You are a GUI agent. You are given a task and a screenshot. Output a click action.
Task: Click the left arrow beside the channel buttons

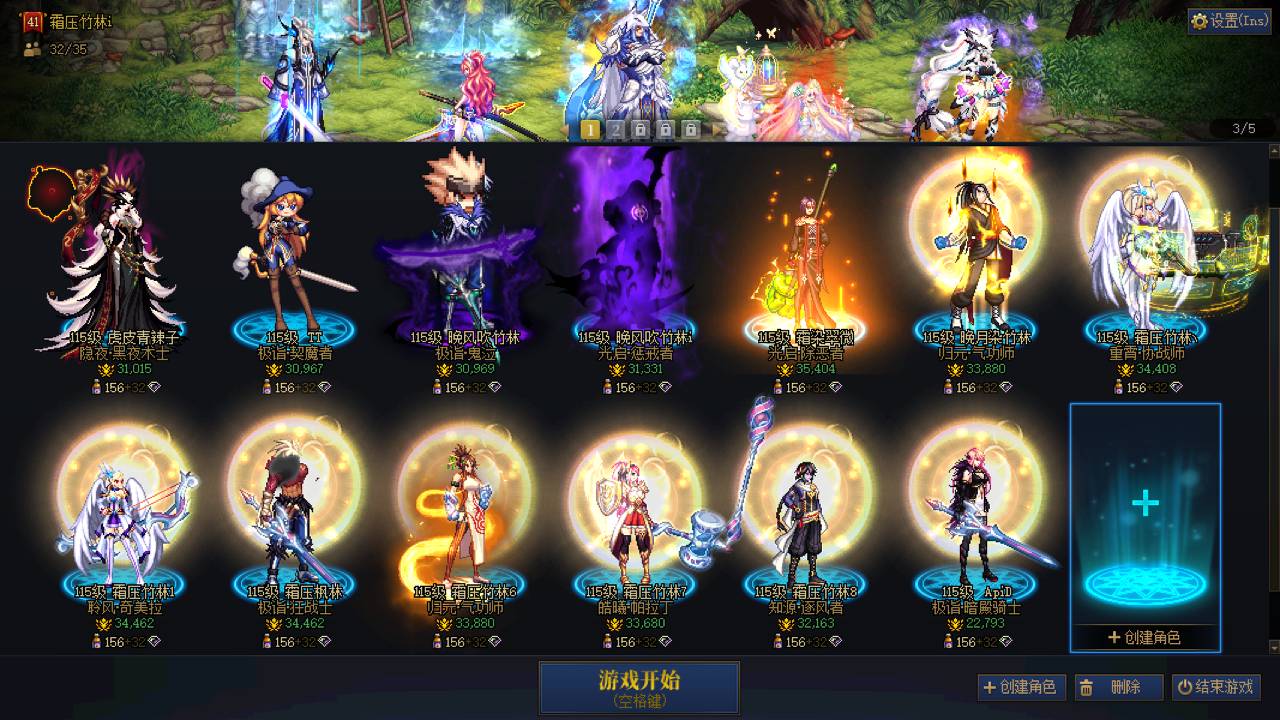565,129
